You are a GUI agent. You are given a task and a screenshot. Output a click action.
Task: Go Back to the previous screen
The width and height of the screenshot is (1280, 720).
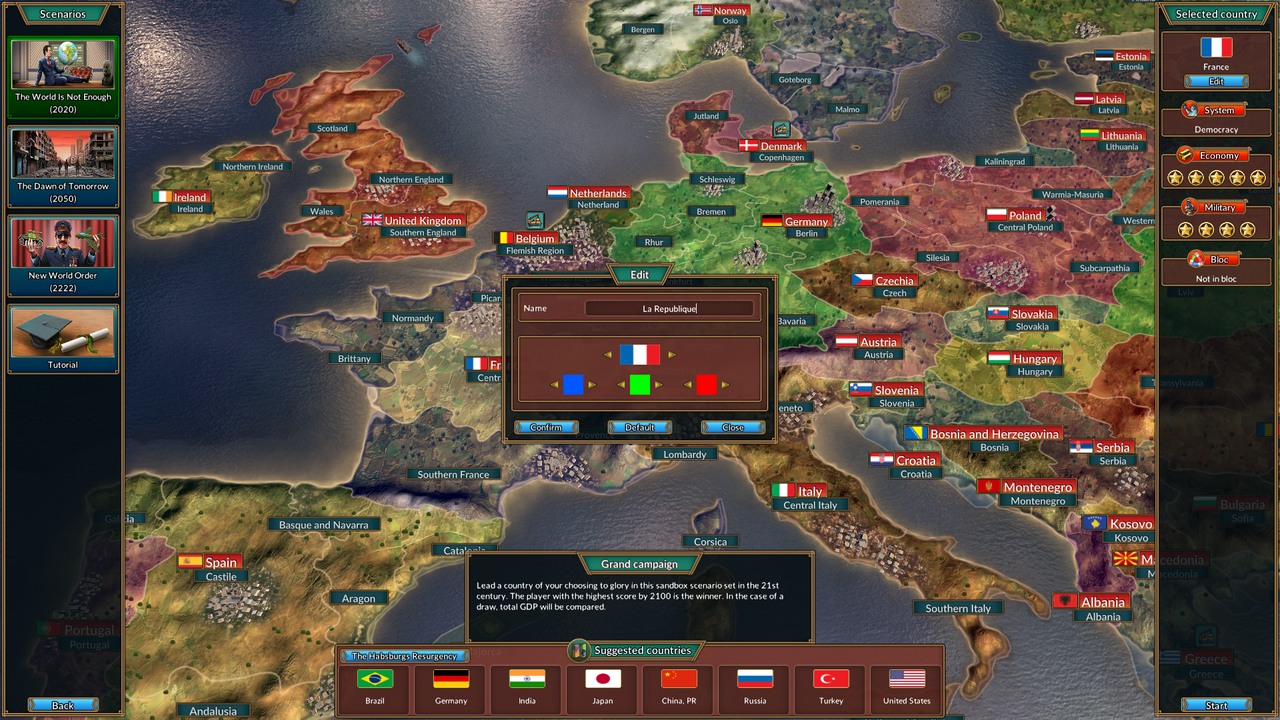[x=62, y=704]
